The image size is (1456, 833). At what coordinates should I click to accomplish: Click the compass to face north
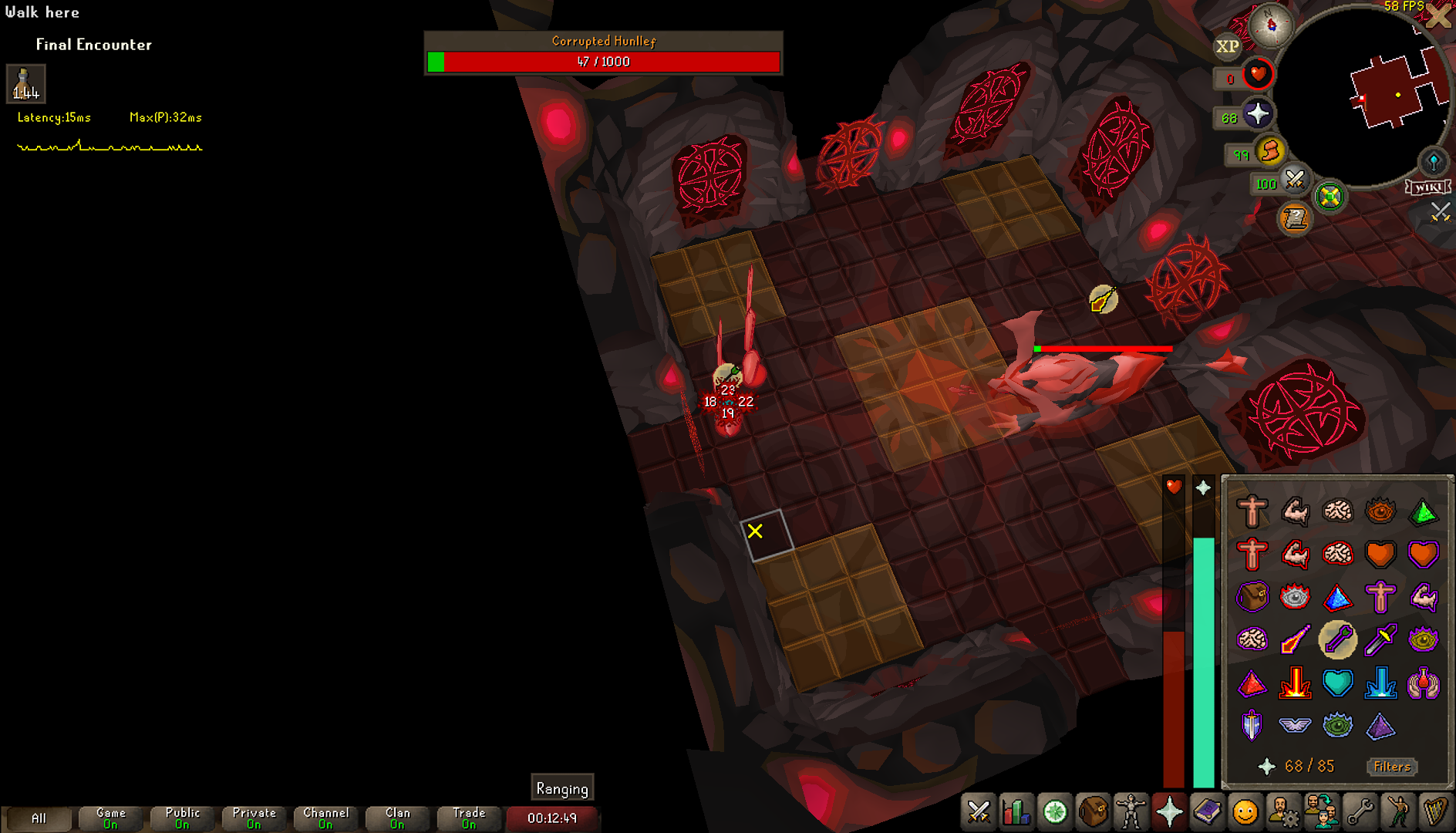click(x=1270, y=25)
